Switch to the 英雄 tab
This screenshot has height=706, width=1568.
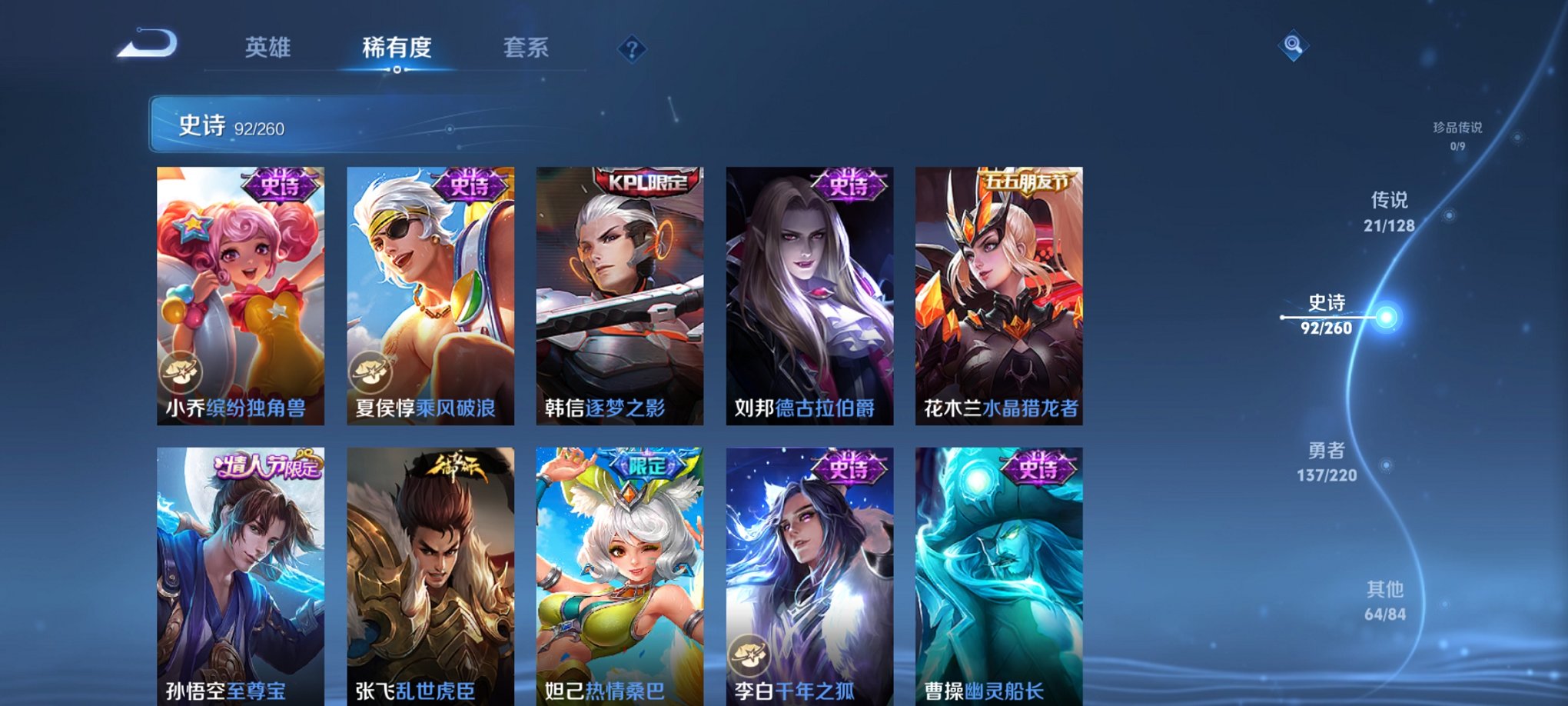pos(267,48)
